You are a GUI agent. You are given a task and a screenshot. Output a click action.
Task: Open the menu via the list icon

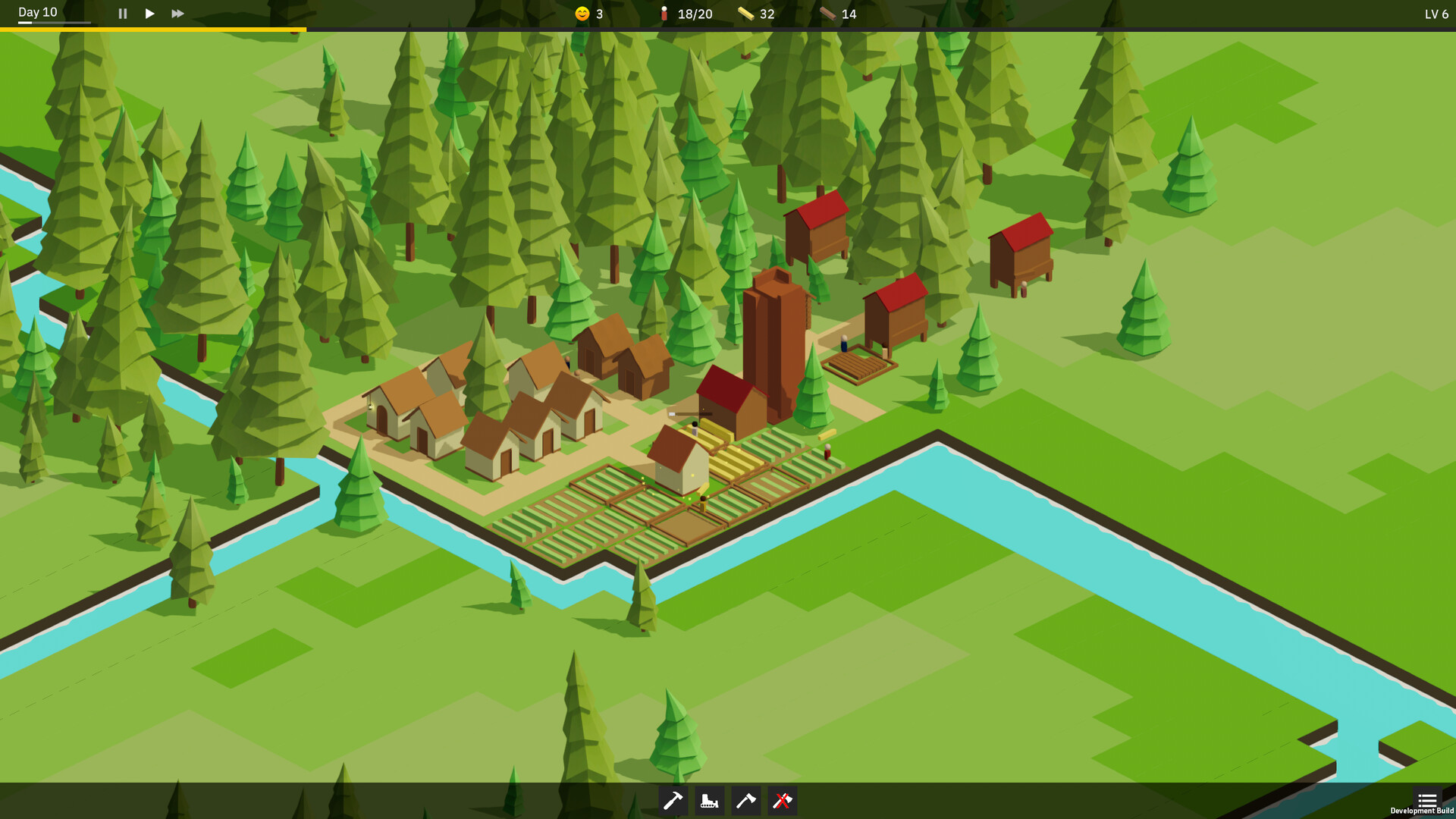coord(1427,799)
